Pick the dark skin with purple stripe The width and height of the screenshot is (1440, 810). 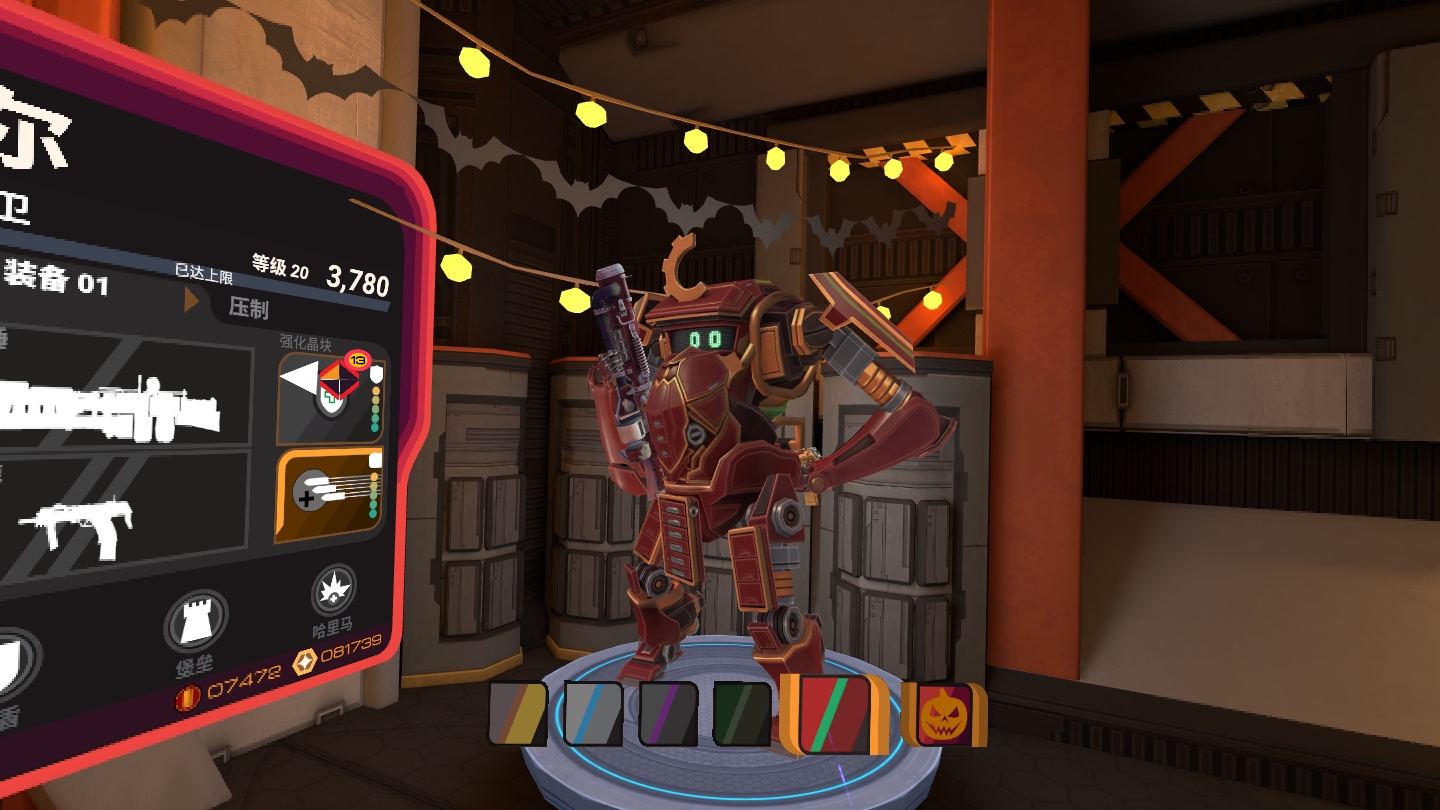point(668,713)
